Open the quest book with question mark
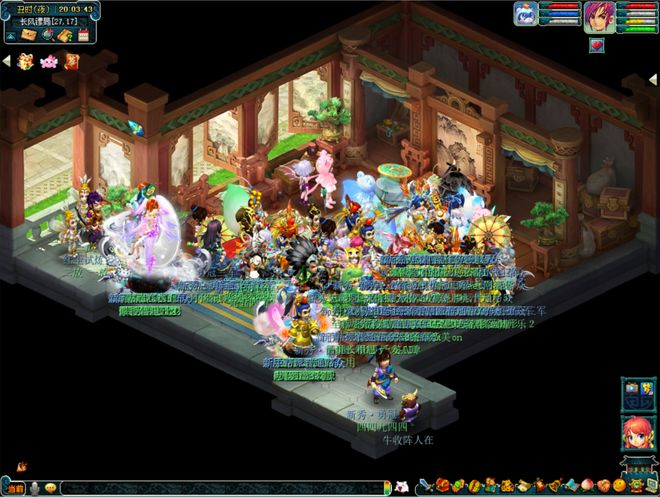Viewport: 660px width, 497px height. click(x=64, y=35)
